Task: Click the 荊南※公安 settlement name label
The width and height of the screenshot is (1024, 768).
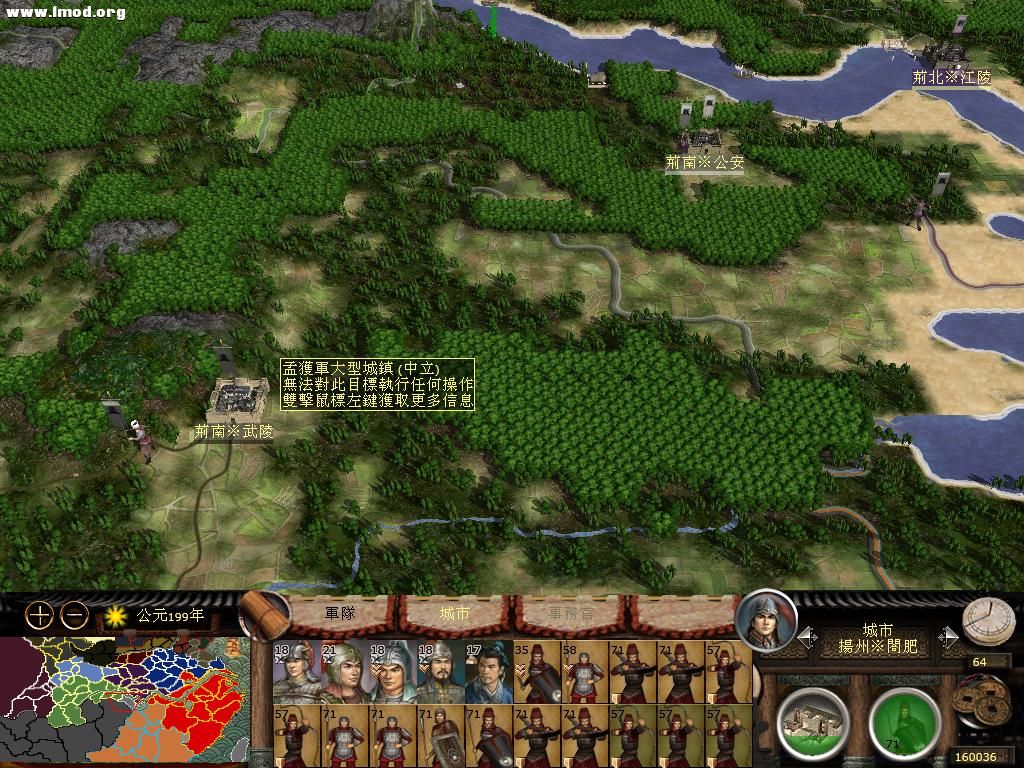Action: [705, 161]
